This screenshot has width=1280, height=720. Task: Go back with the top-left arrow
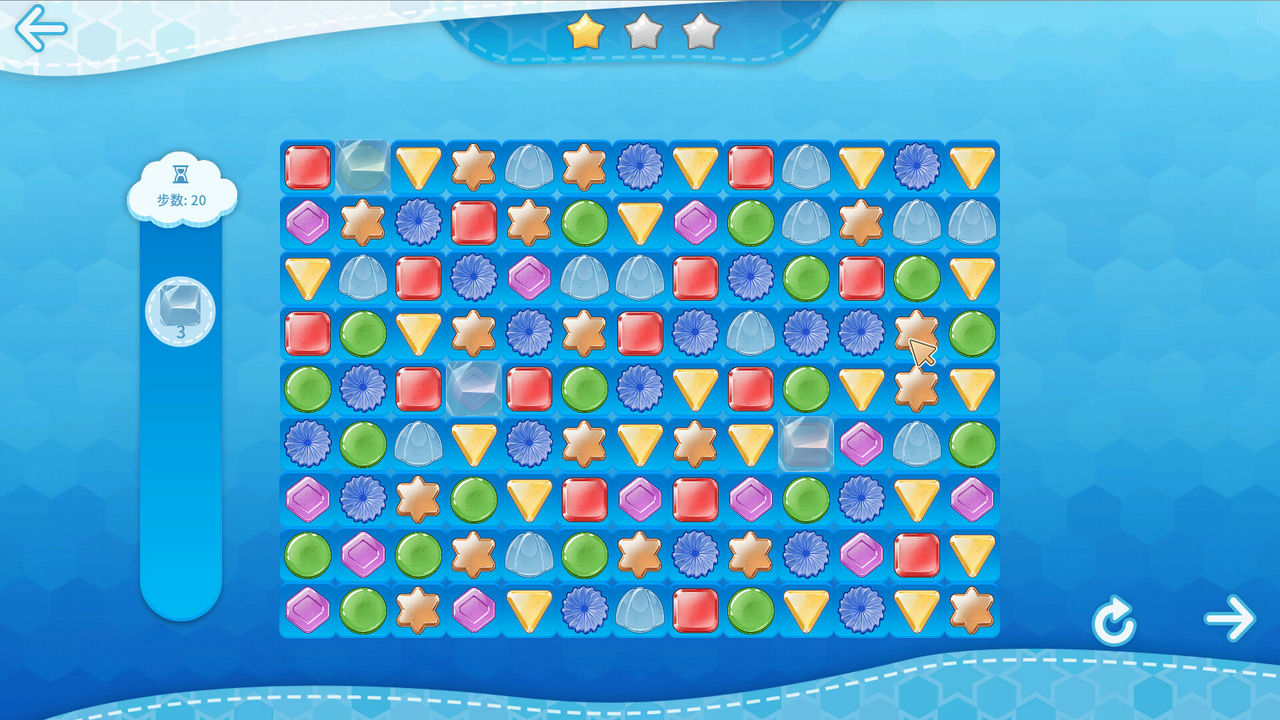click(x=41, y=28)
